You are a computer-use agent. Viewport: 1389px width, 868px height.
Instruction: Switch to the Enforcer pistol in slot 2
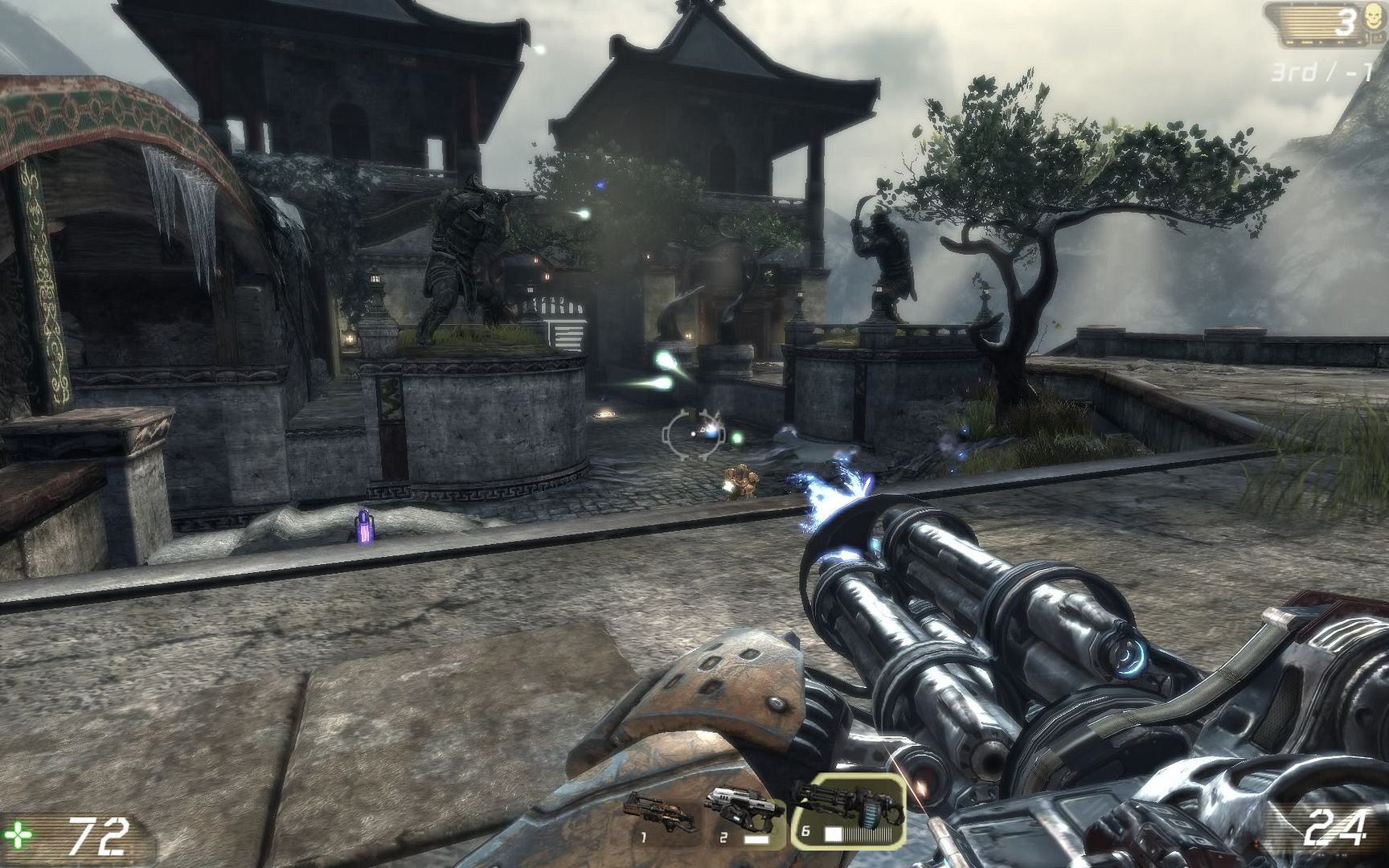(x=743, y=812)
